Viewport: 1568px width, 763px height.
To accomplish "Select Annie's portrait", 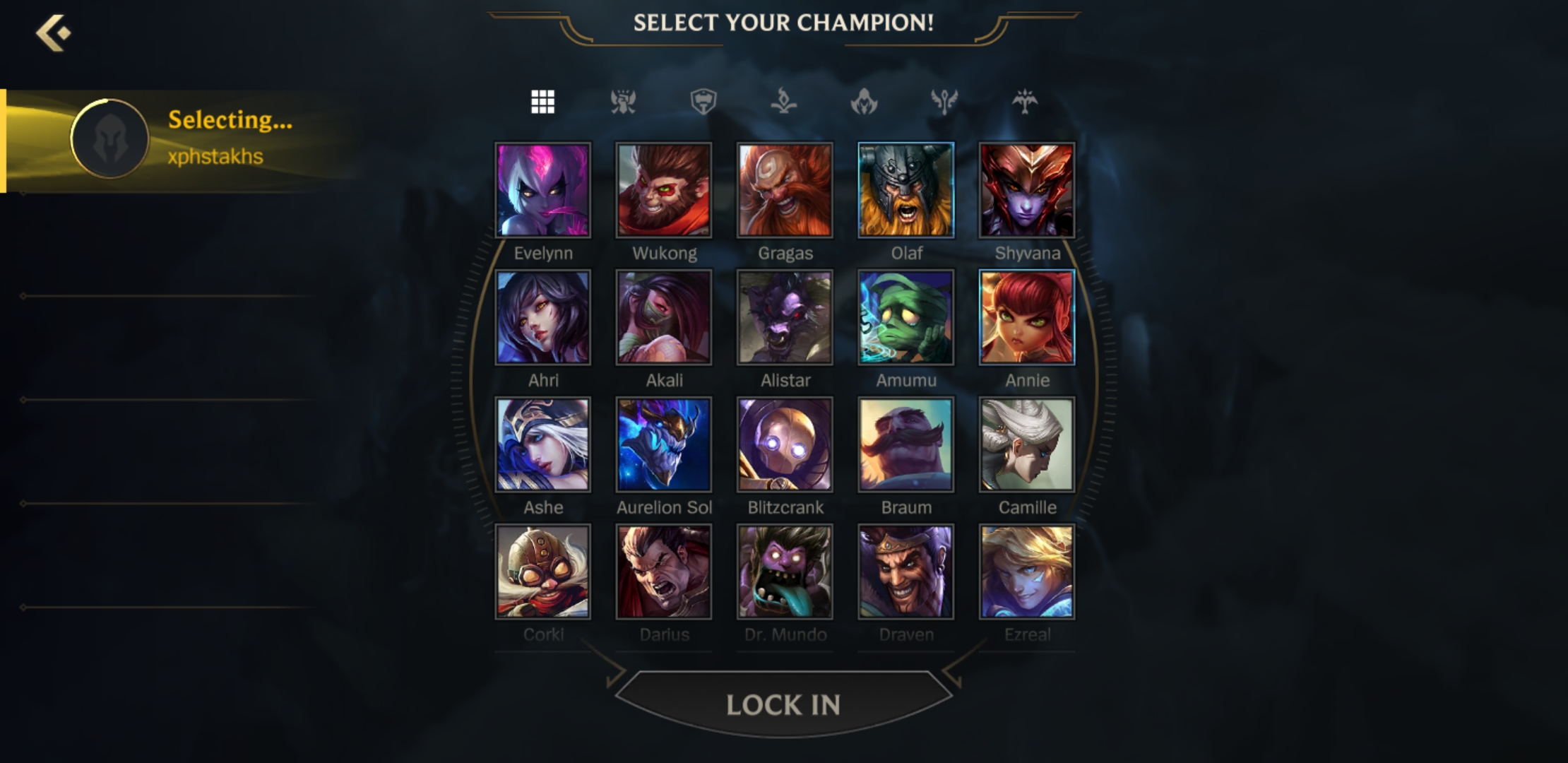I will tap(1028, 317).
